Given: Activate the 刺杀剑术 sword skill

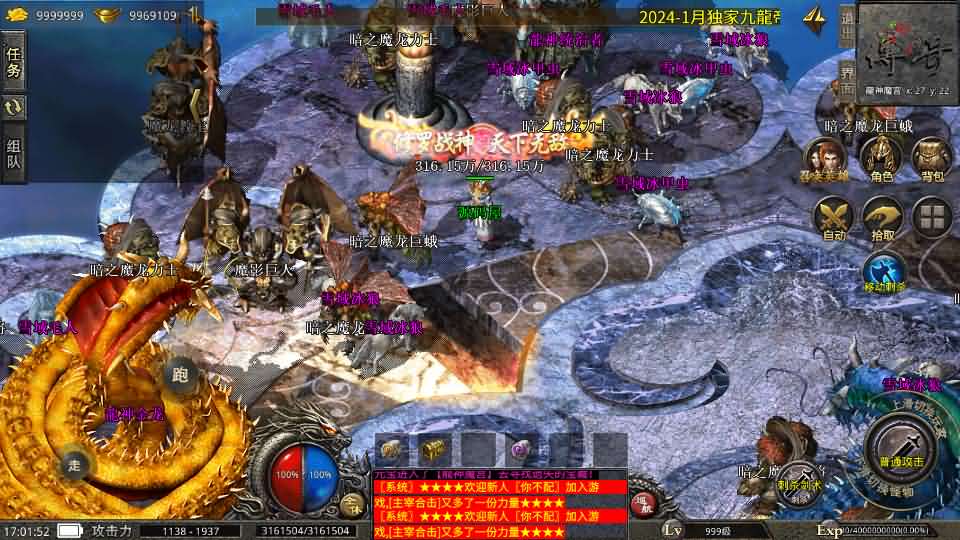Looking at the screenshot, I should (797, 480).
